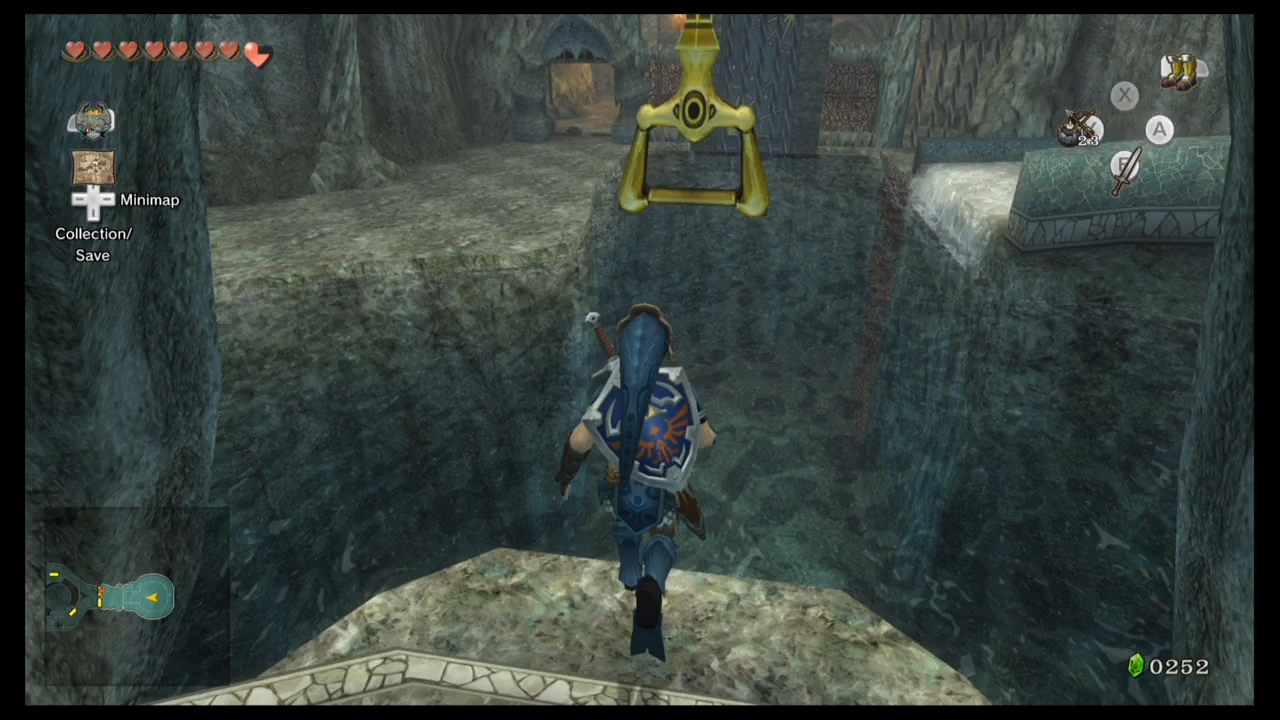Toggle the minimap with the D-pad icon
This screenshot has height=720, width=1280.
tap(93, 200)
